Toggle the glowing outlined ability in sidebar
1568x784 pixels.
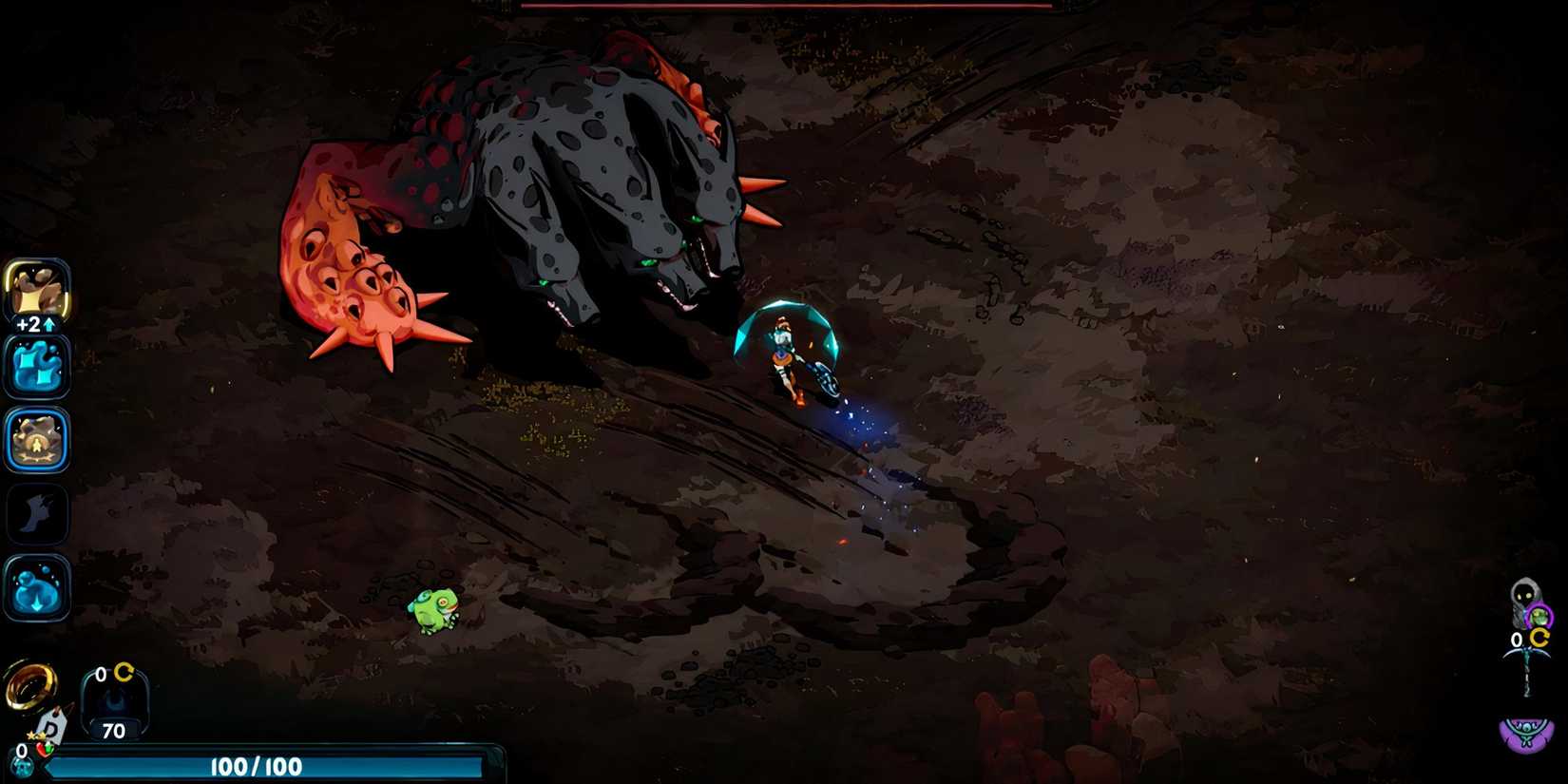tap(37, 440)
